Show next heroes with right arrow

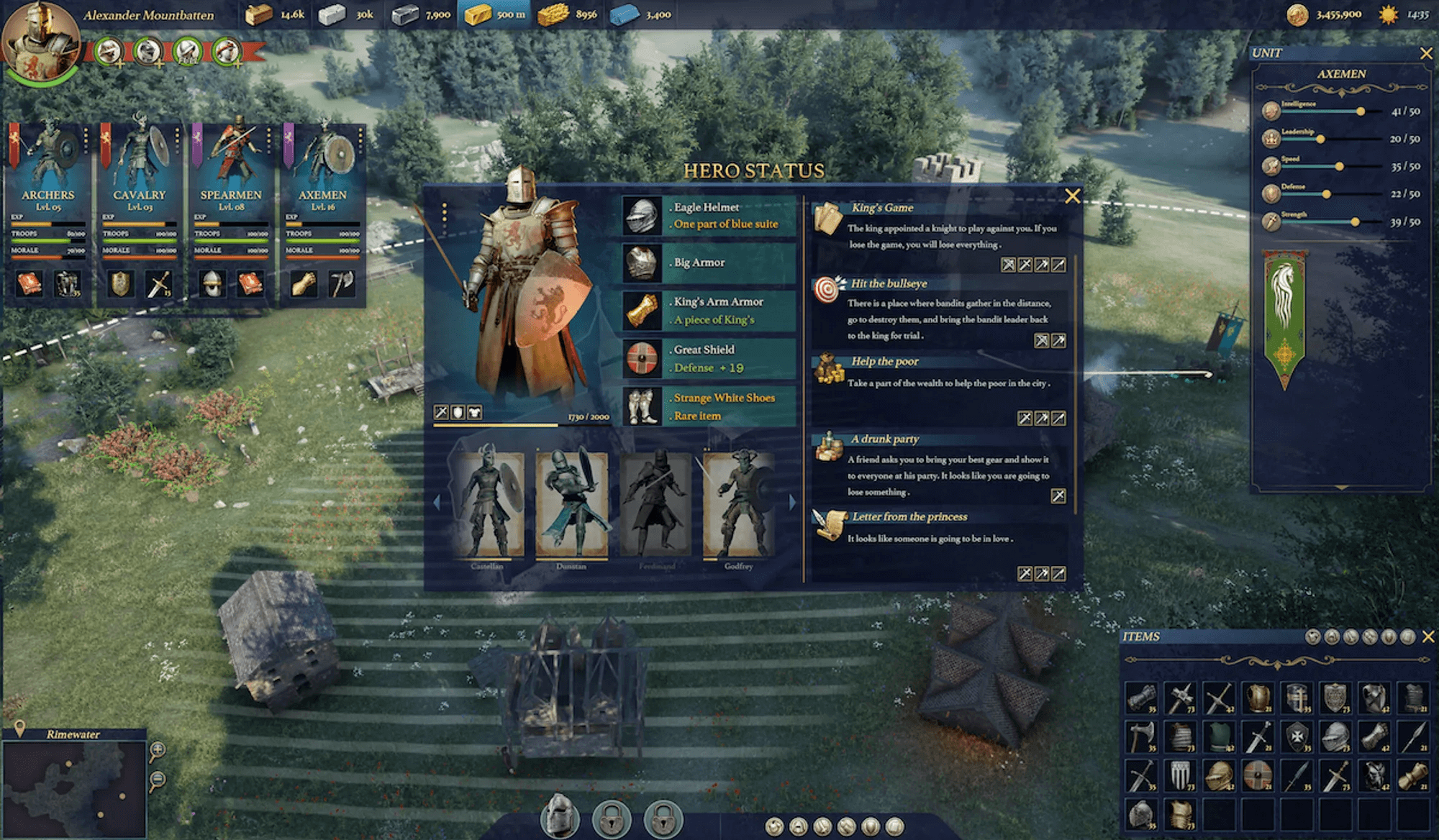[x=792, y=502]
